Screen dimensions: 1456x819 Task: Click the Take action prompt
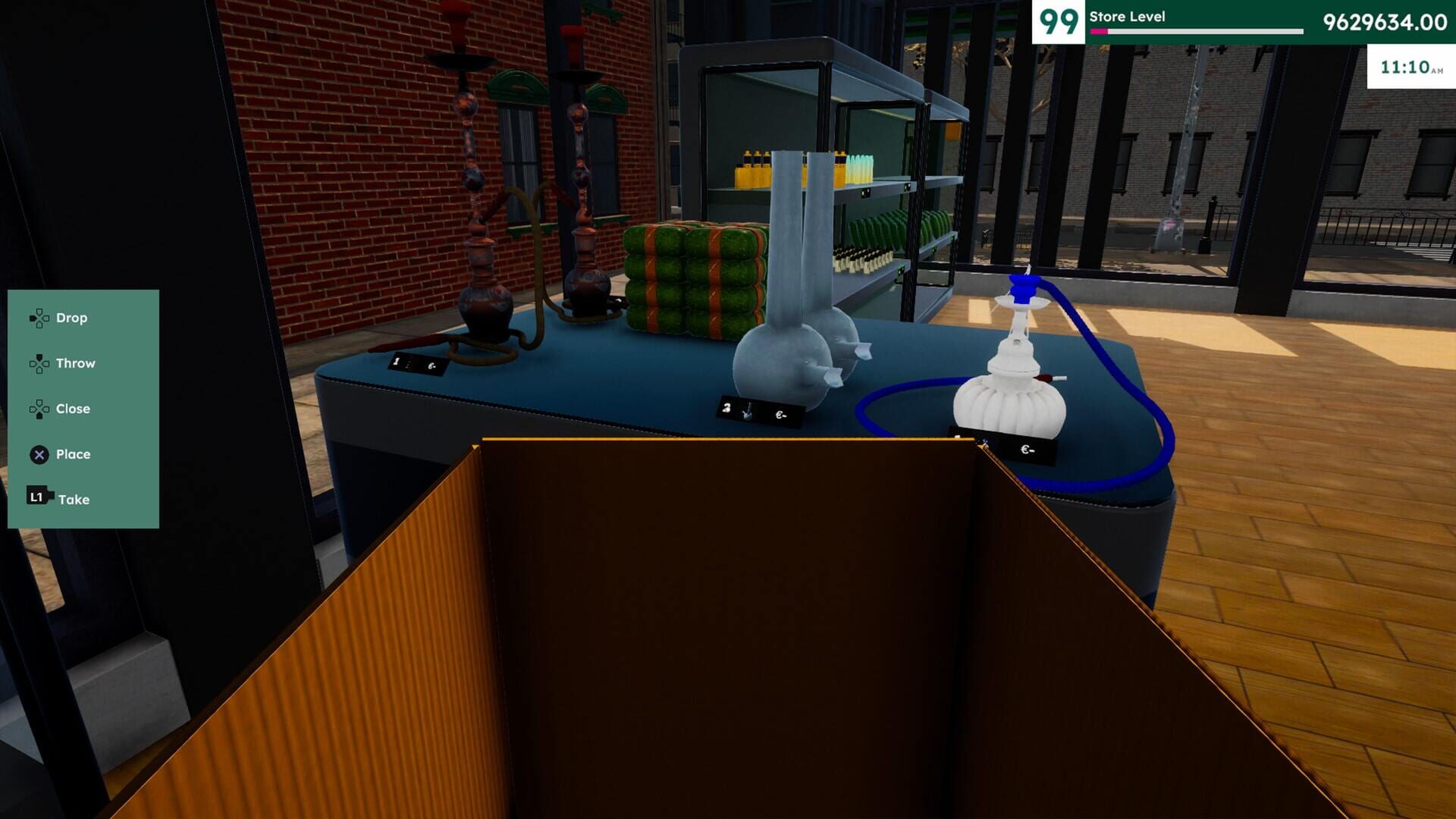tap(75, 498)
